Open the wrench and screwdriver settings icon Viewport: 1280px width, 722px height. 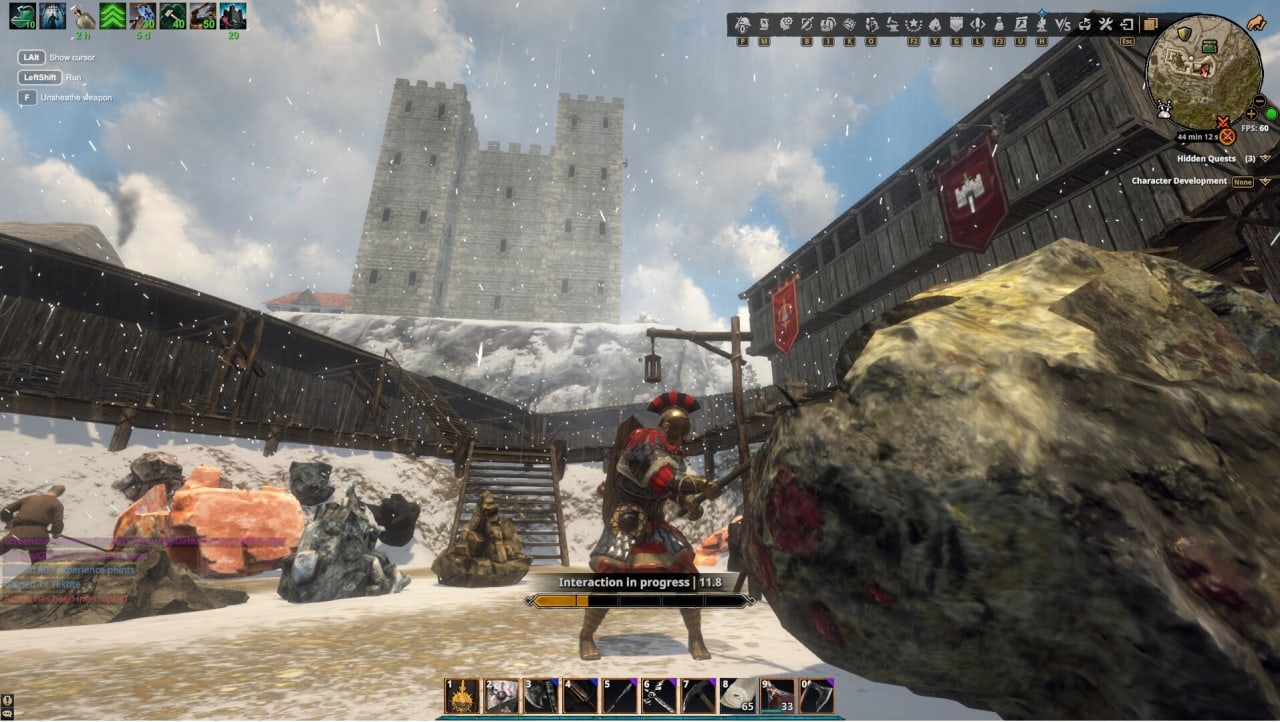coord(1105,24)
